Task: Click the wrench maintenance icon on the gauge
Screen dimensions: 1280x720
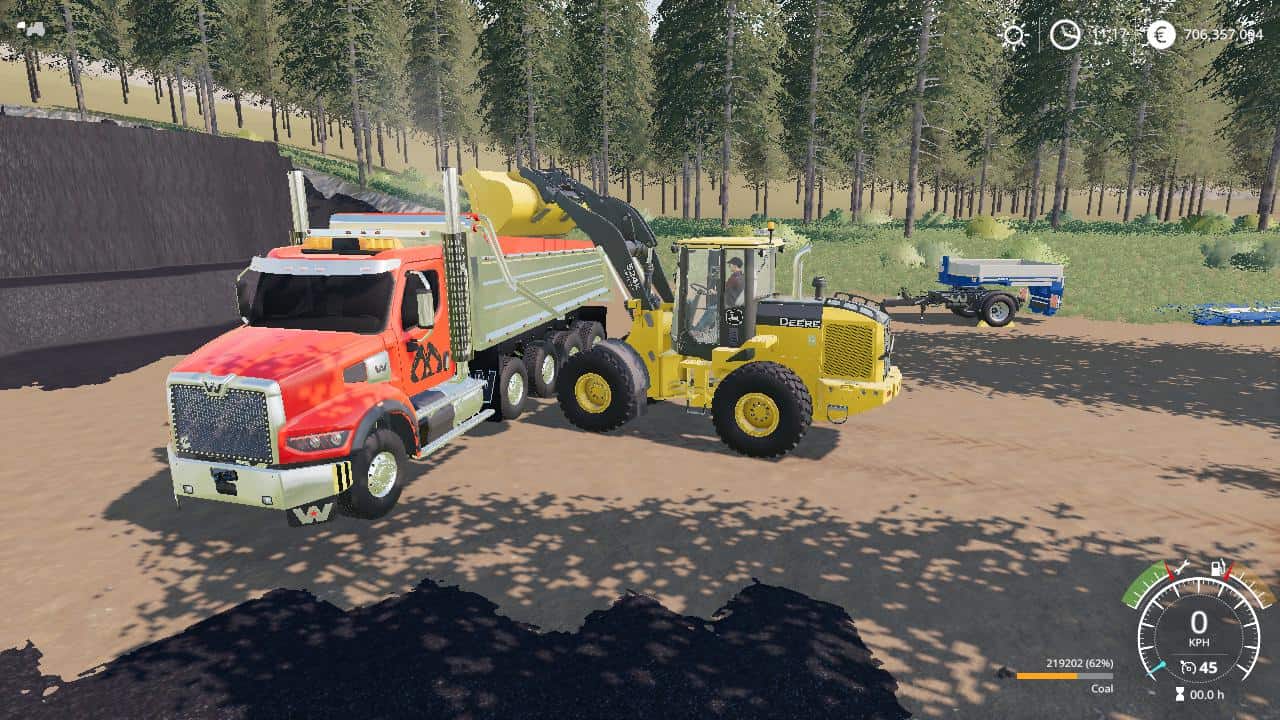Action: 1184,567
